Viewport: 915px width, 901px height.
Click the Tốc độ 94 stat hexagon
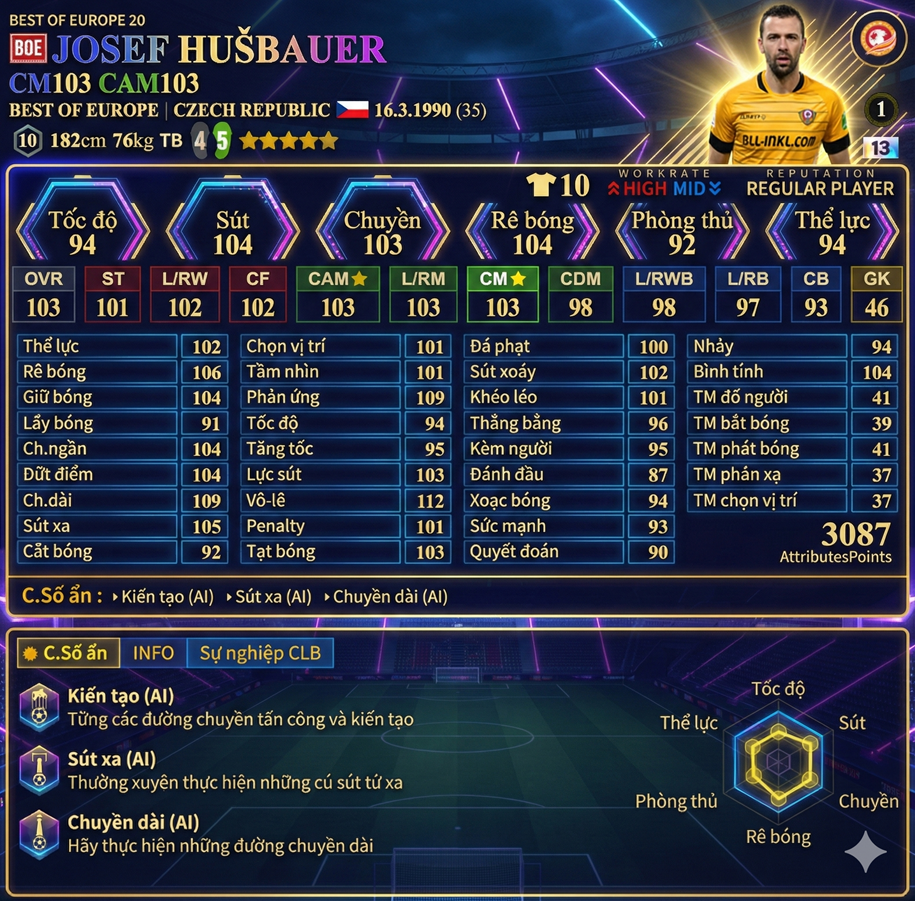(x=82, y=232)
